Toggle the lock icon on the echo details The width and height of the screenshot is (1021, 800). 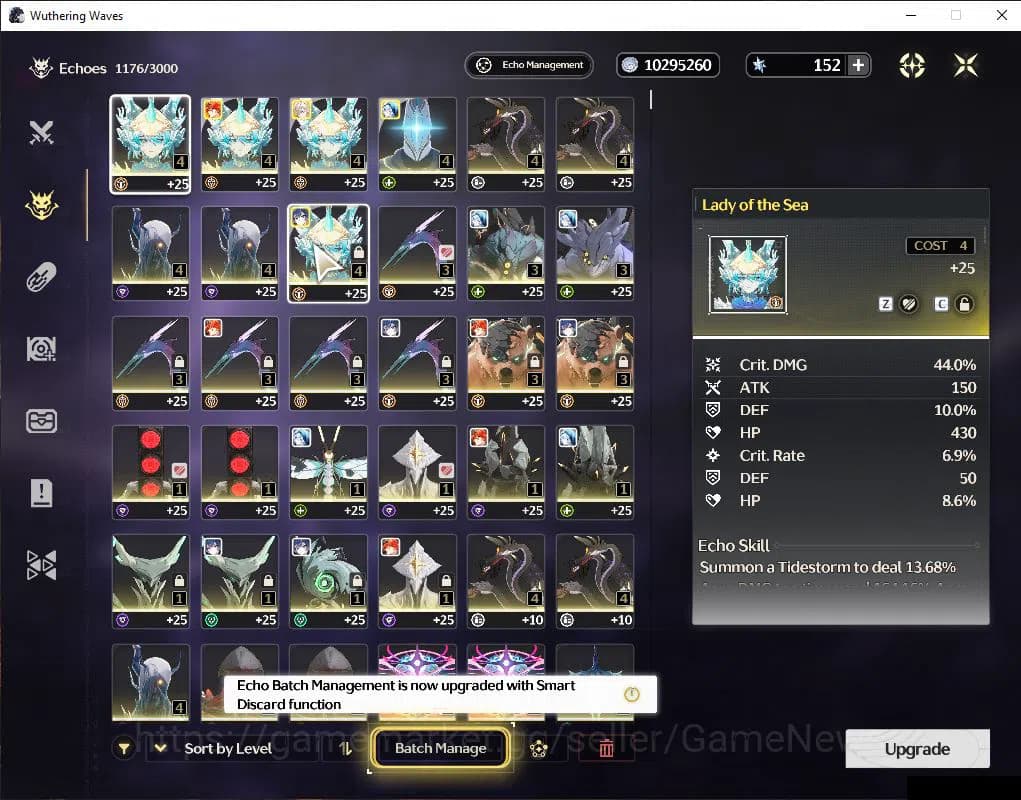coord(964,304)
